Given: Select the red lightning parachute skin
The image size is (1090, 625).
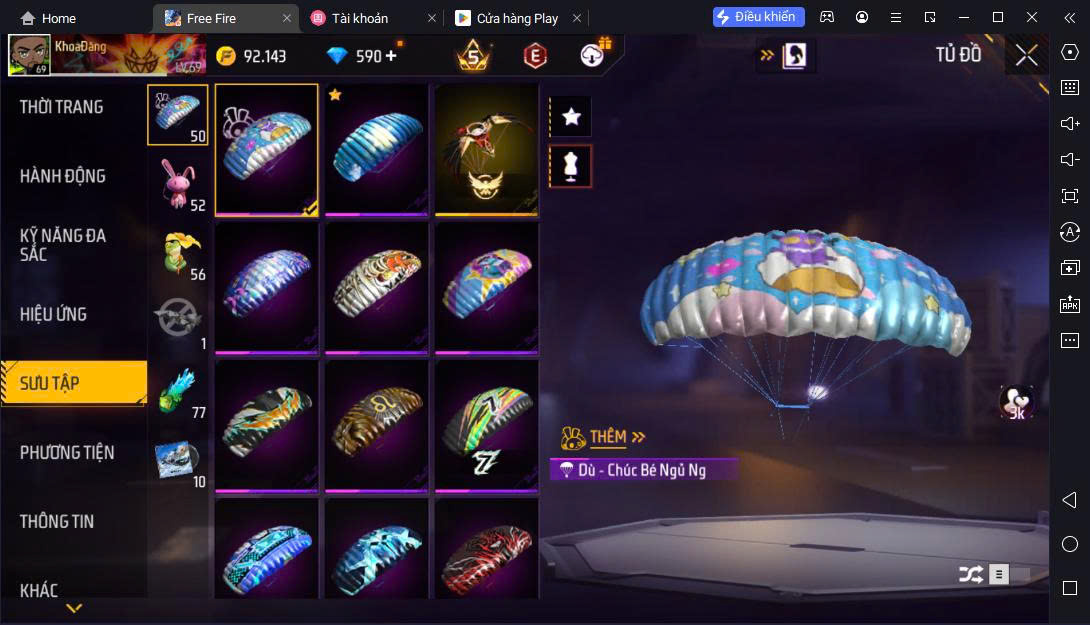Looking at the screenshot, I should point(486,549).
